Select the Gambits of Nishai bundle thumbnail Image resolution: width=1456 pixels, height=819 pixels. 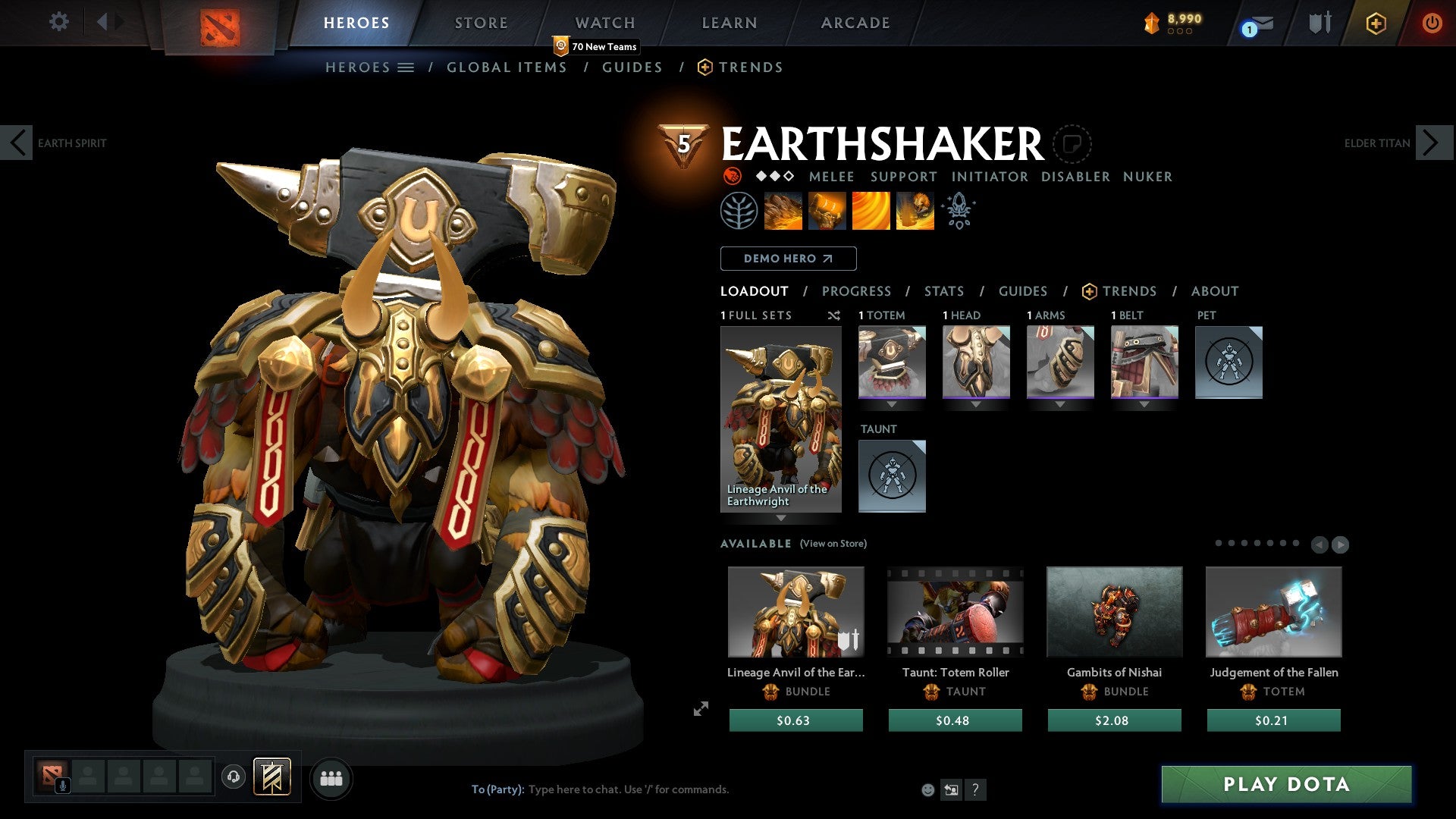point(1114,611)
